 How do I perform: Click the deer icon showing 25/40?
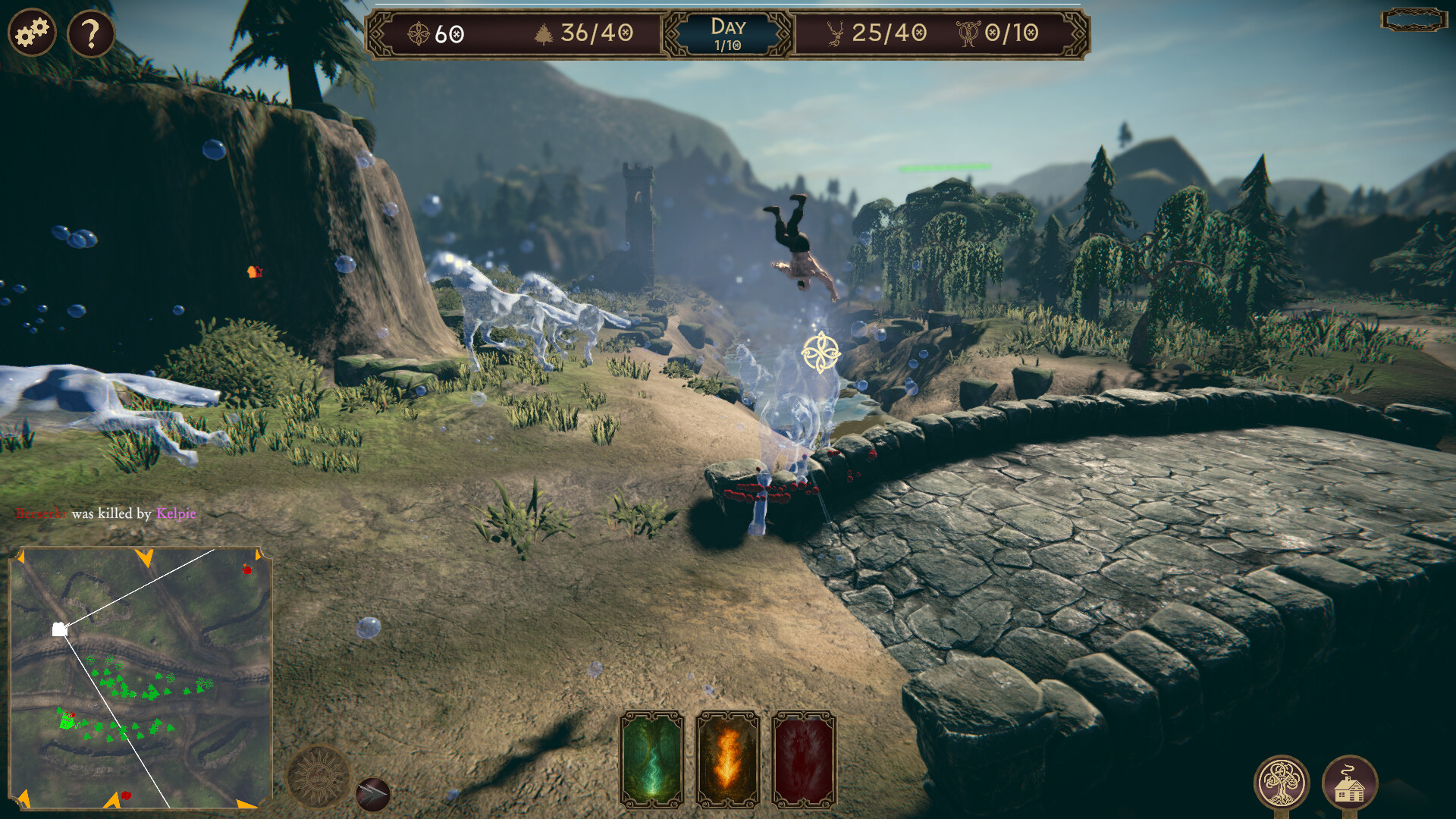(834, 33)
